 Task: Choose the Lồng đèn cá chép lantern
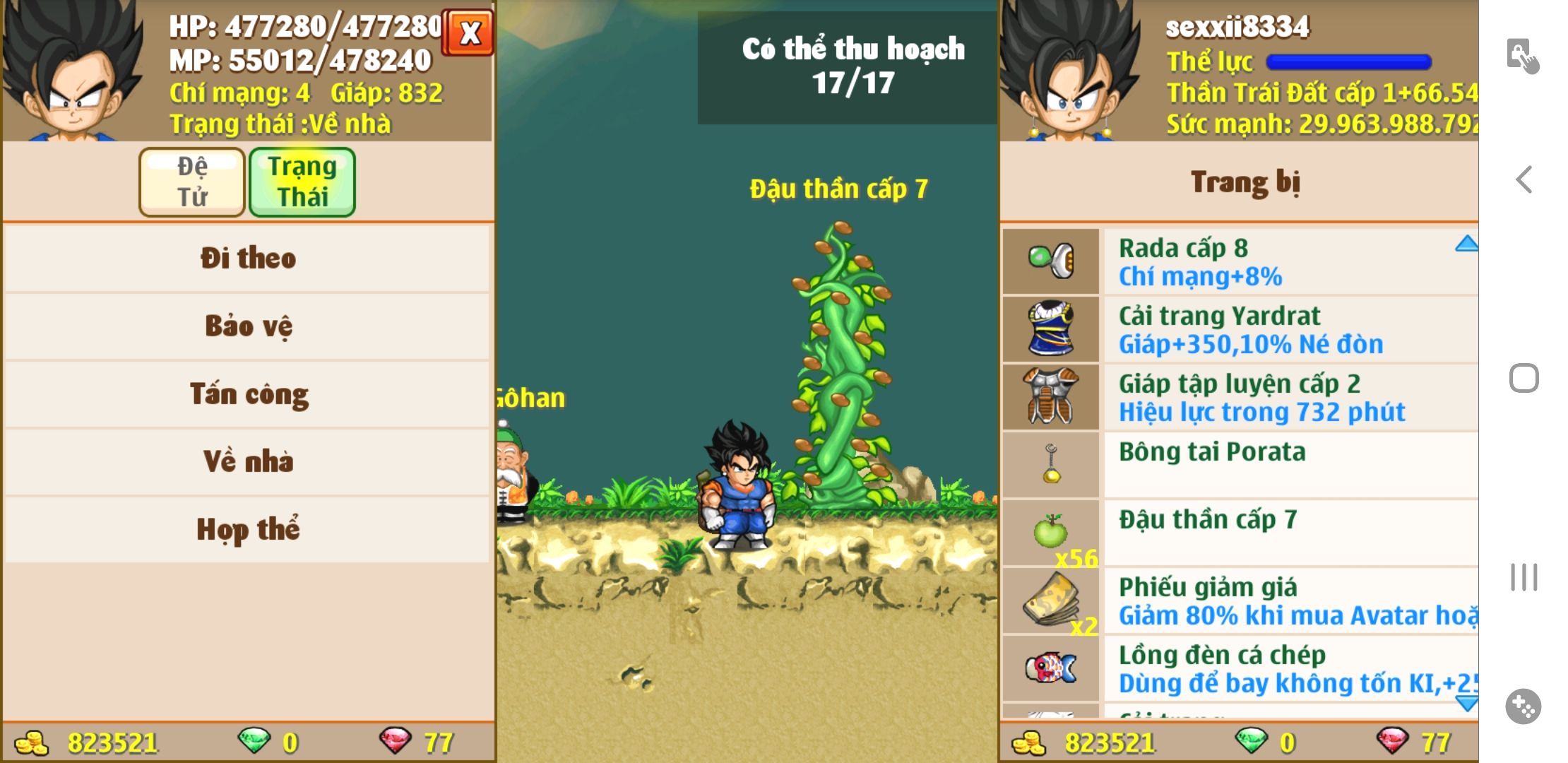(1239, 668)
